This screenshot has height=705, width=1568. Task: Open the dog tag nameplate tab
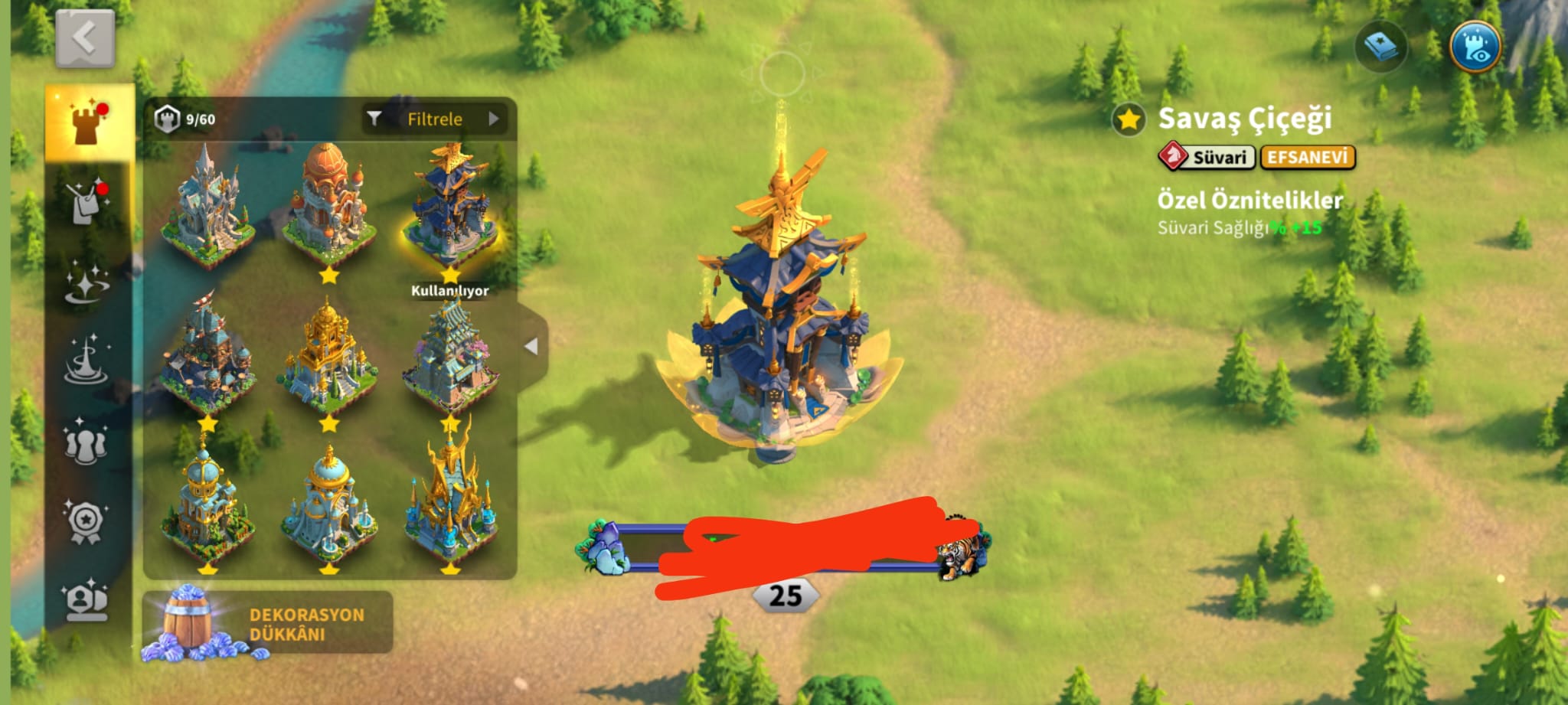pos(87,202)
